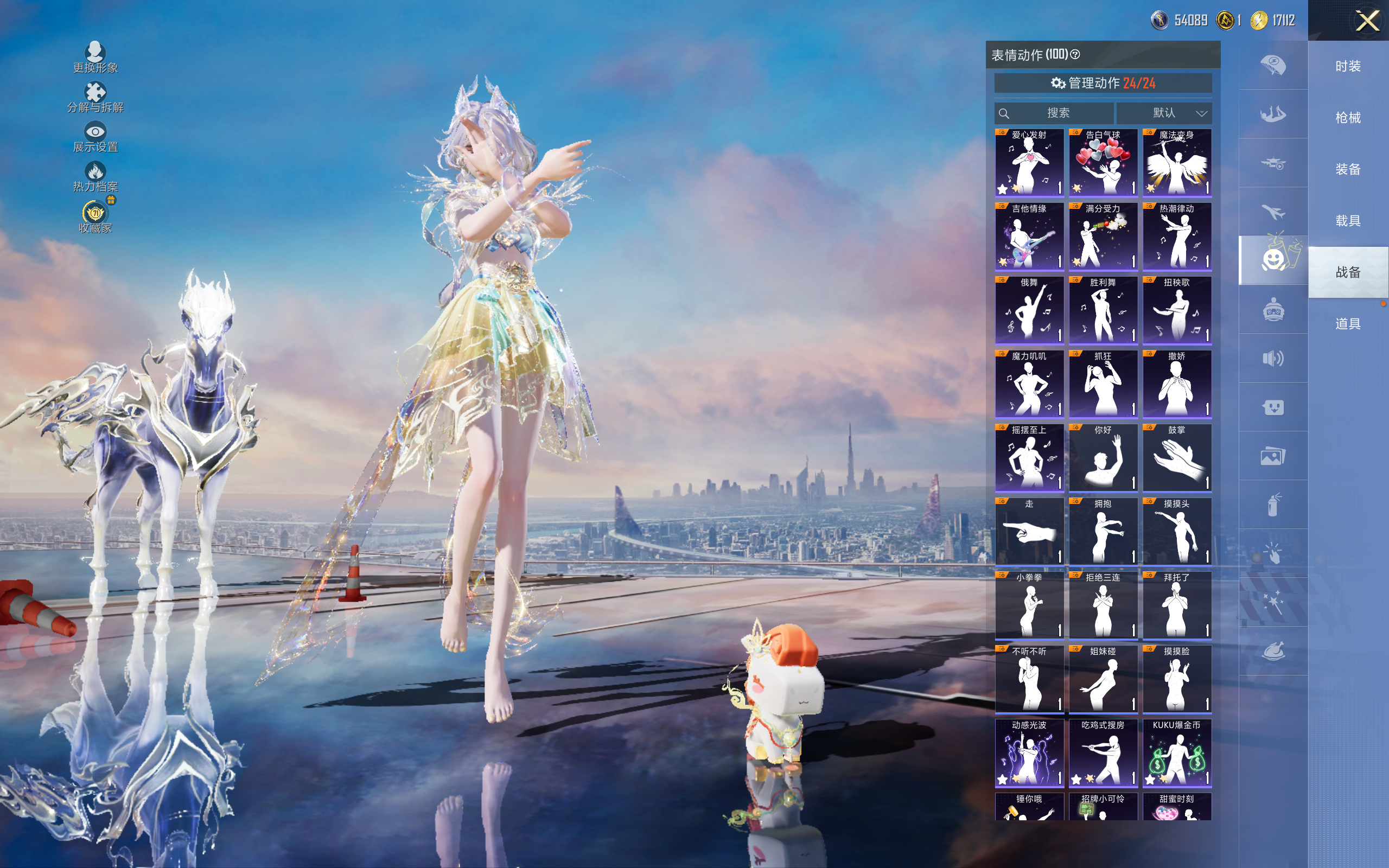Open the 枪械 category tab

[x=1348, y=118]
